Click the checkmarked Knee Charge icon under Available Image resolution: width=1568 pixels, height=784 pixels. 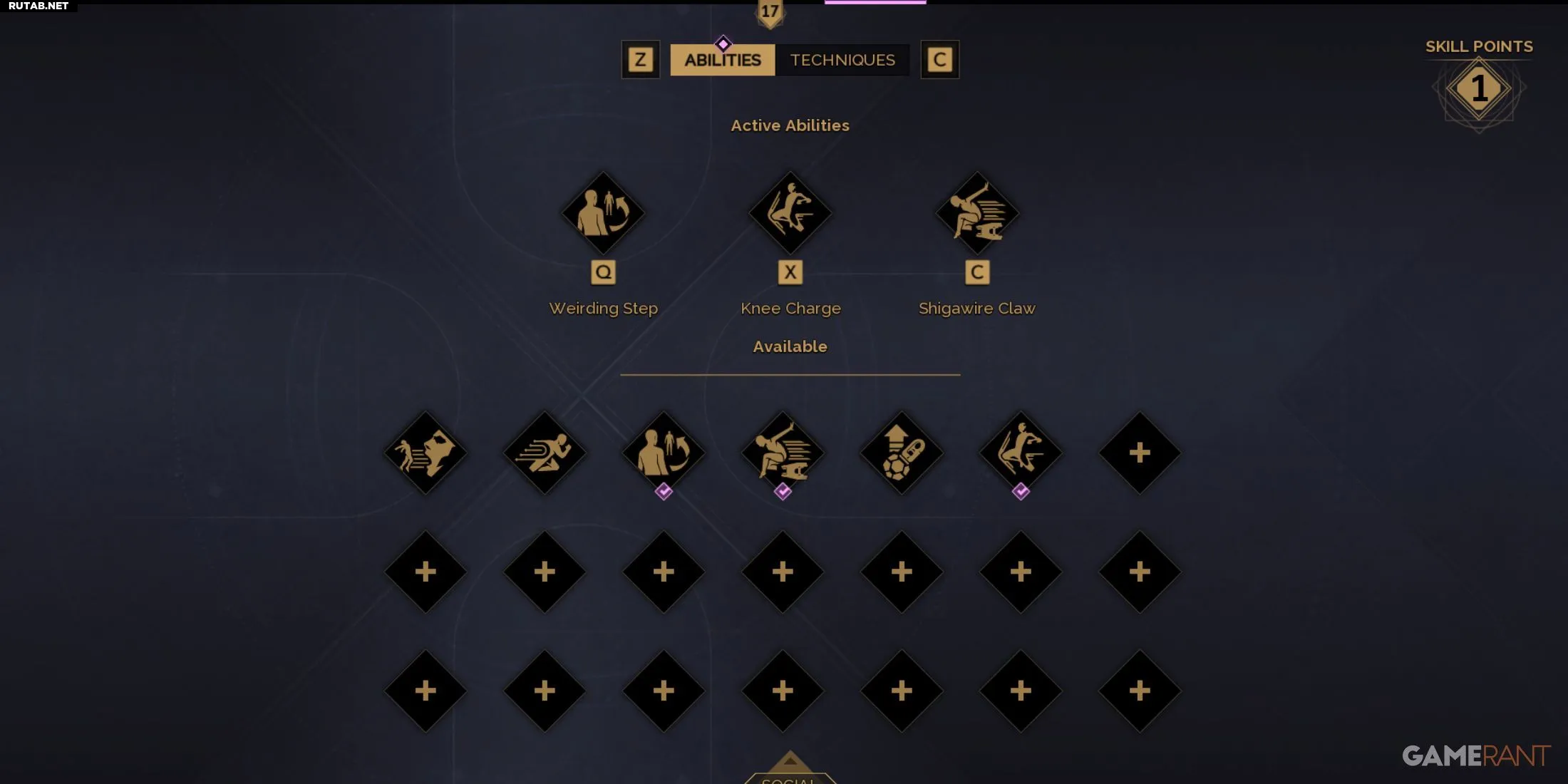coord(1021,453)
